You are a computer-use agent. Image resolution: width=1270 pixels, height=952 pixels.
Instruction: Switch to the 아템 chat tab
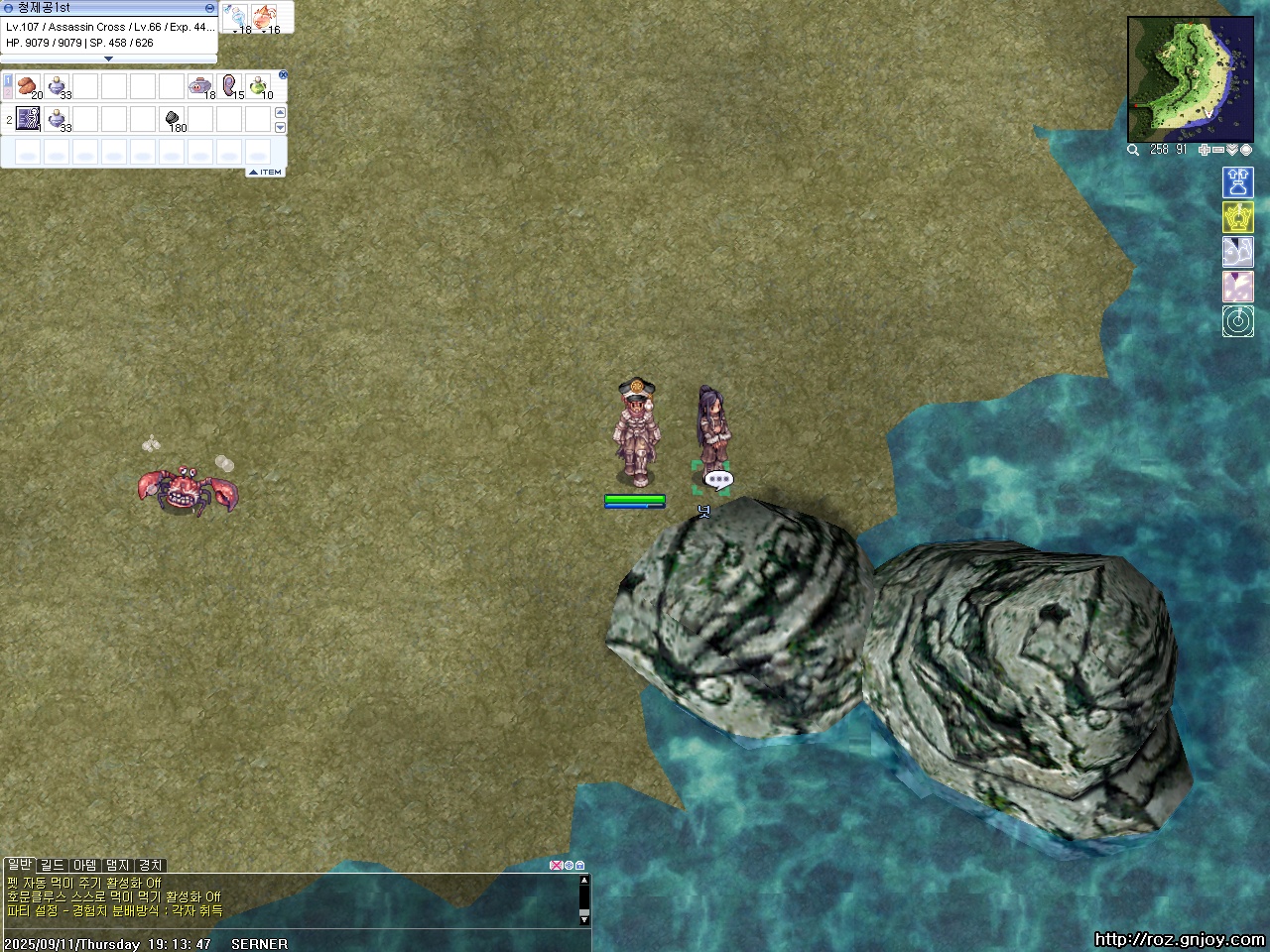(x=85, y=865)
